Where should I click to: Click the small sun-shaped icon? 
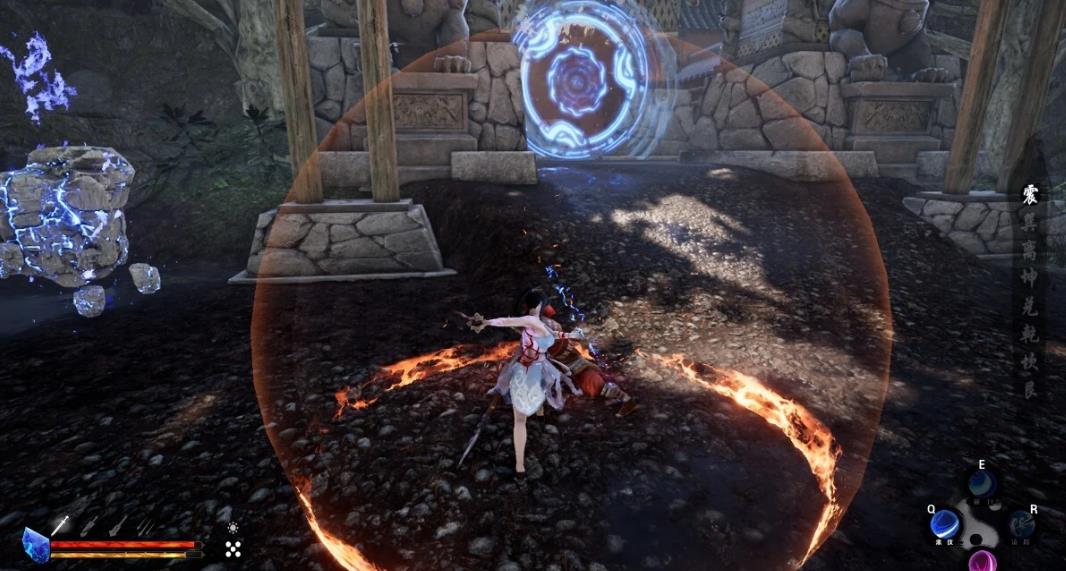[x=233, y=527]
